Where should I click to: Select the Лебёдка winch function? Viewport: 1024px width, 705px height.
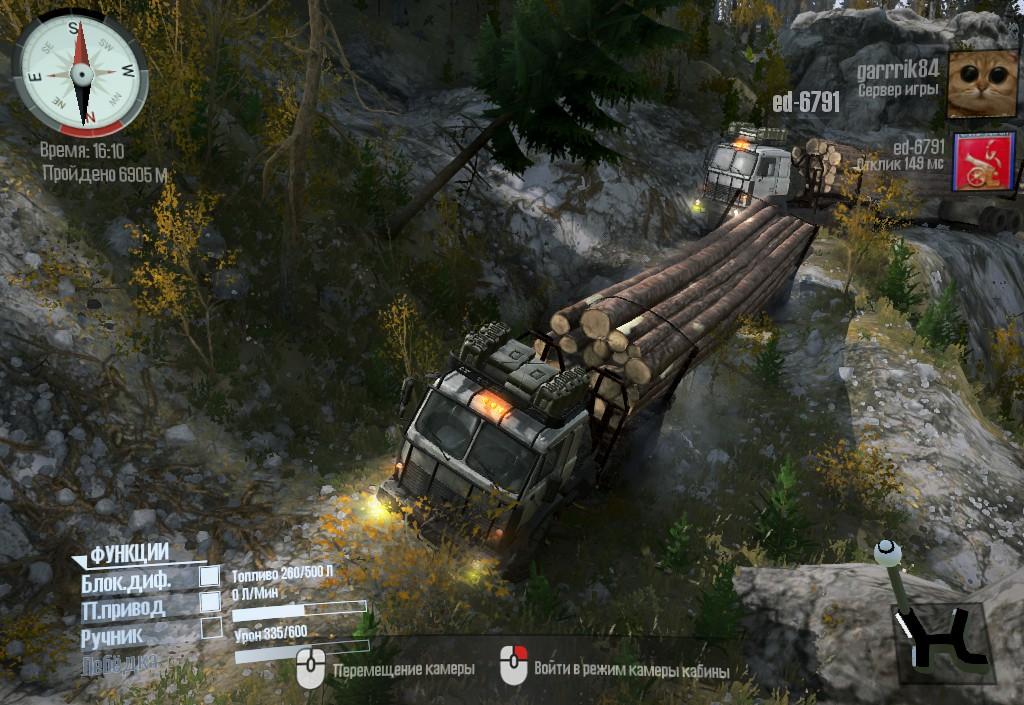pos(119,661)
